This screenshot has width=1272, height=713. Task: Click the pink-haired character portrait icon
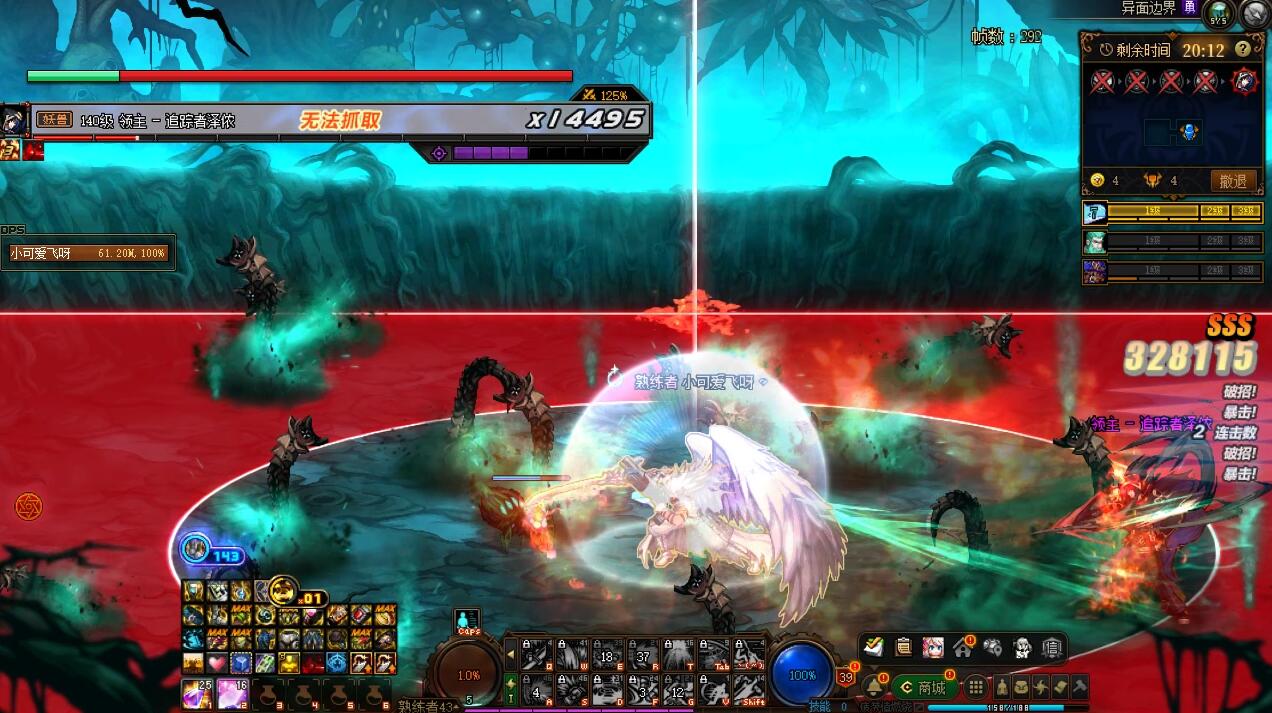[x=933, y=647]
